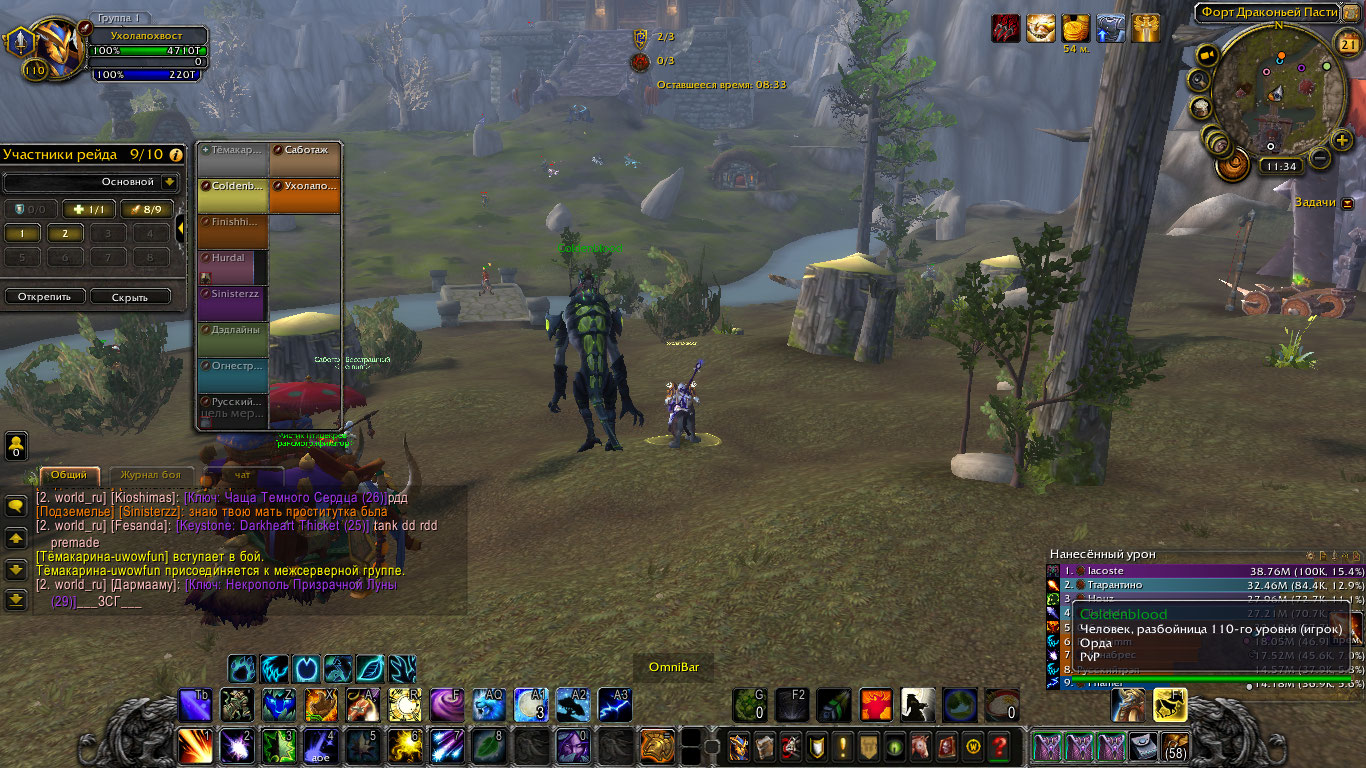
Task: Click the 'Открепить' button in the raid panel
Action: coord(44,297)
